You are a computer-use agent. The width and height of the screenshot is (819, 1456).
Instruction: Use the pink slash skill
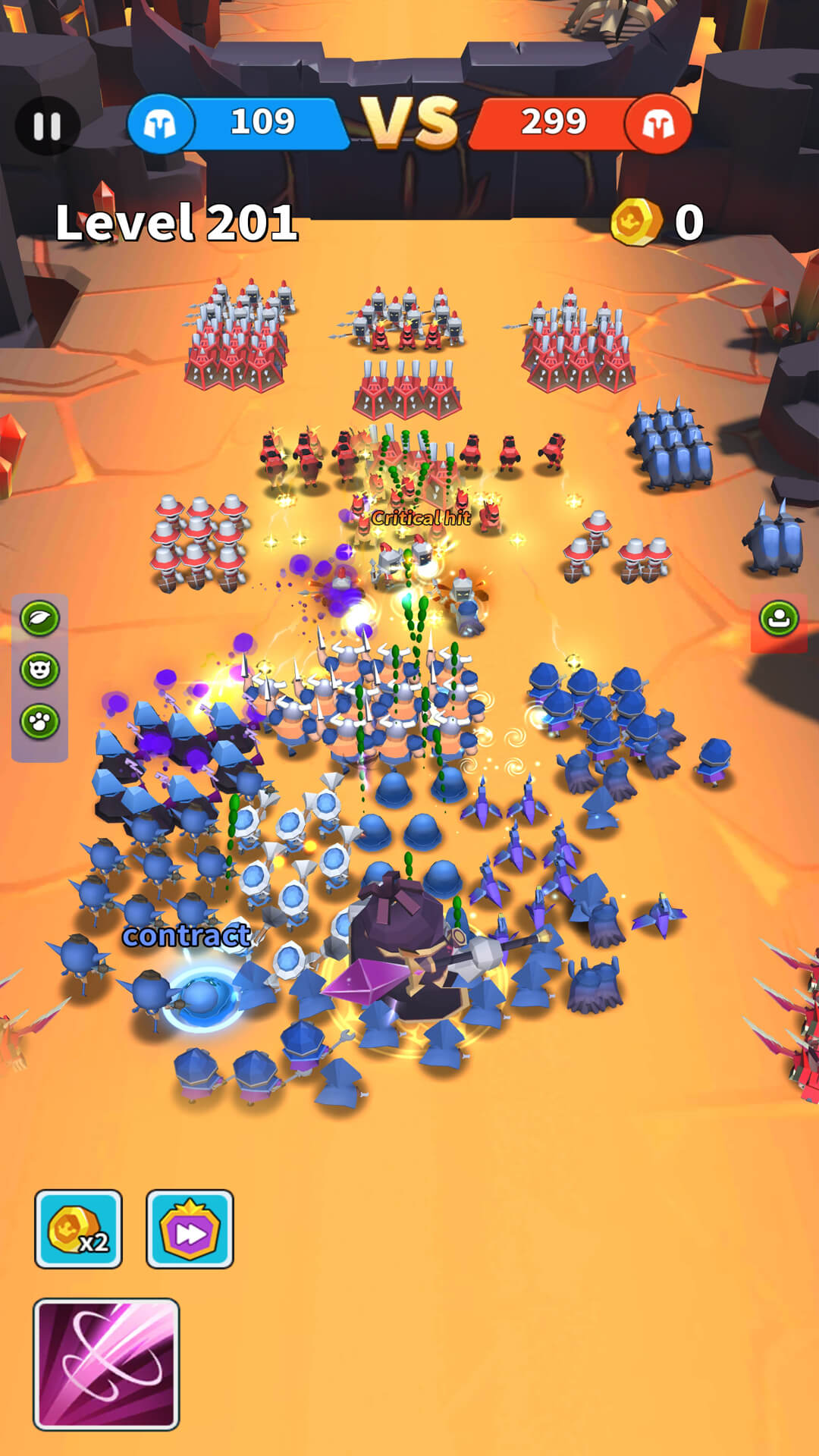coord(106,1363)
